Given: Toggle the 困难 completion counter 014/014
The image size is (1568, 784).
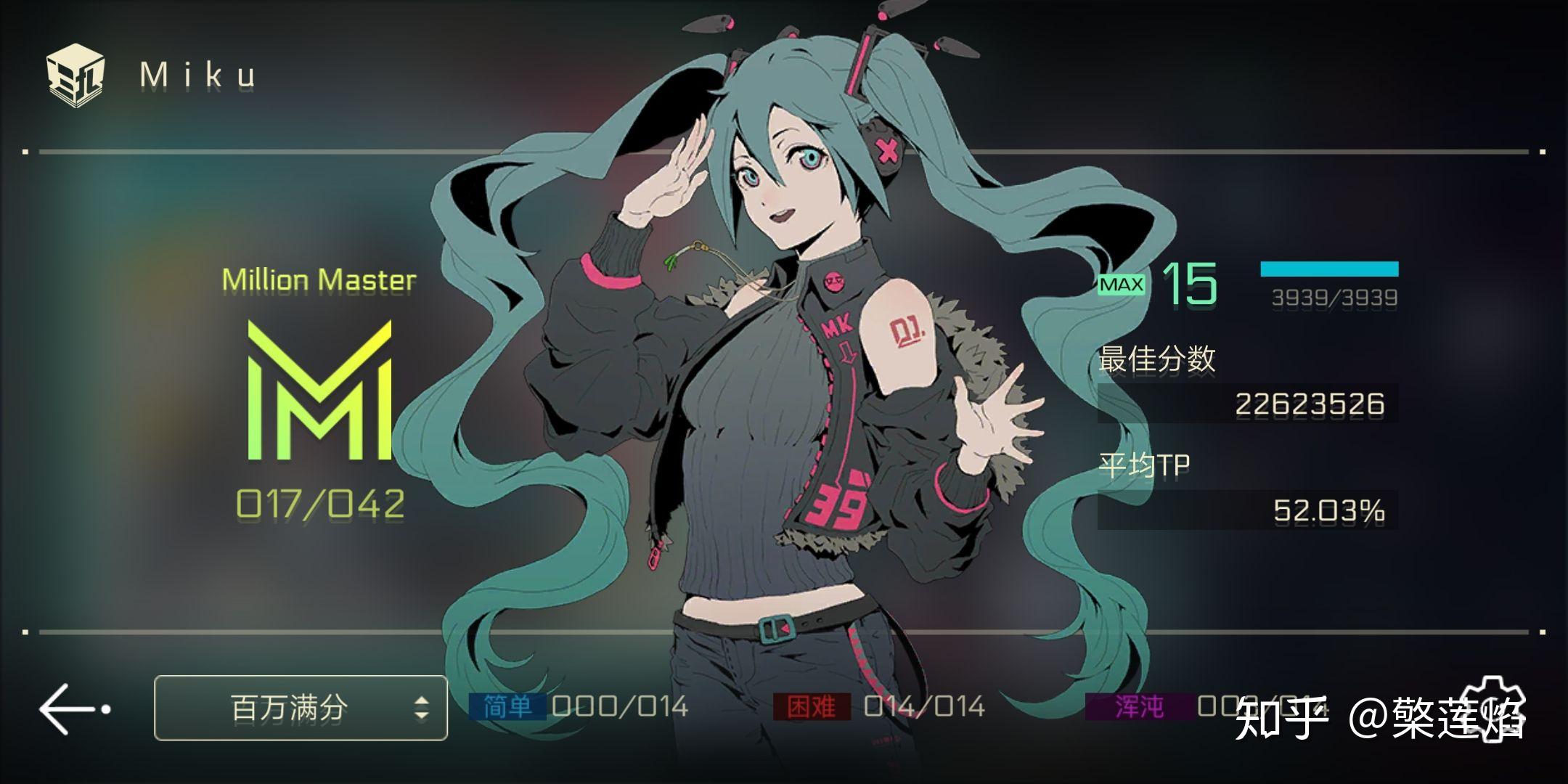Looking at the screenshot, I should (x=923, y=705).
